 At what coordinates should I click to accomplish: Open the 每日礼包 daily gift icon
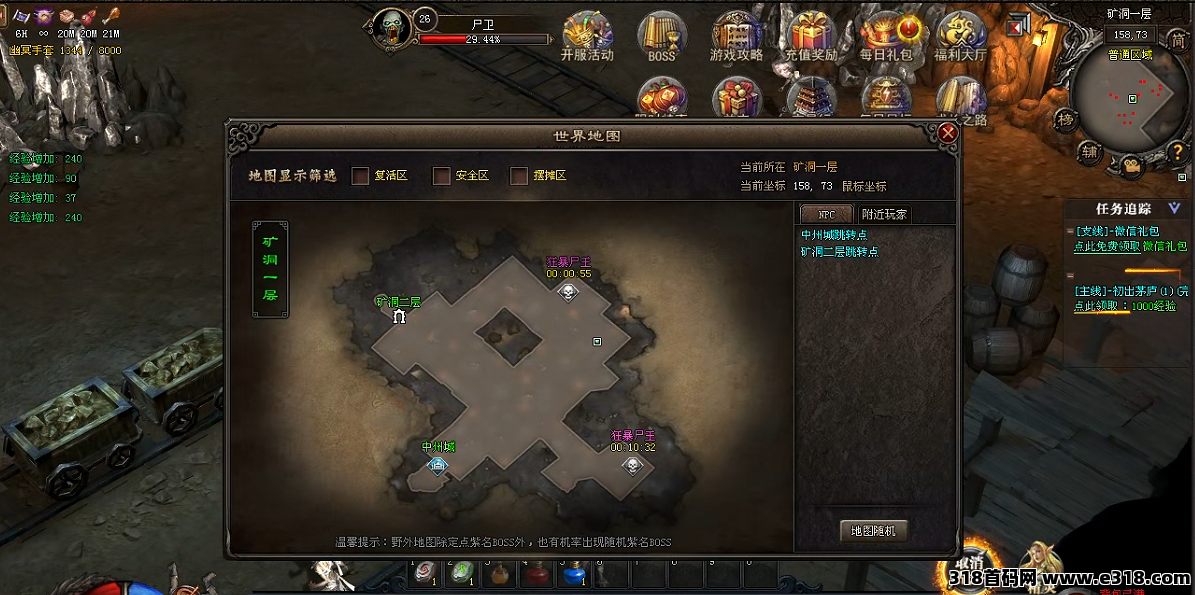[x=886, y=36]
